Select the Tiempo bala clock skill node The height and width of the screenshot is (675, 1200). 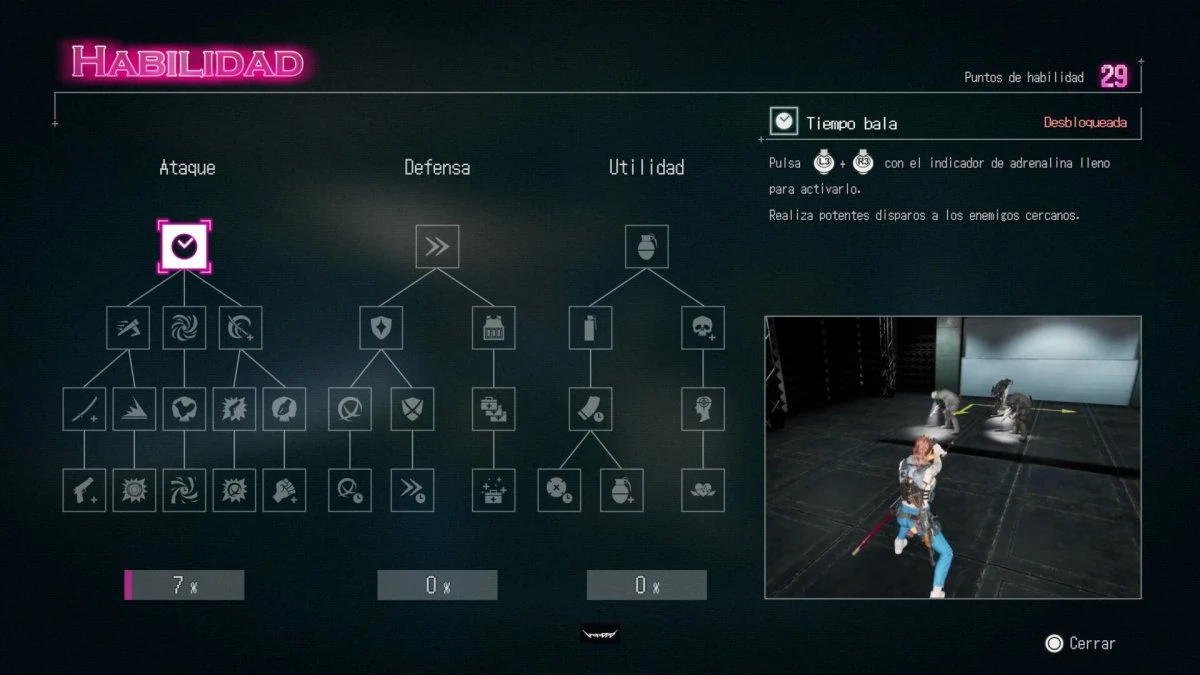click(x=184, y=246)
